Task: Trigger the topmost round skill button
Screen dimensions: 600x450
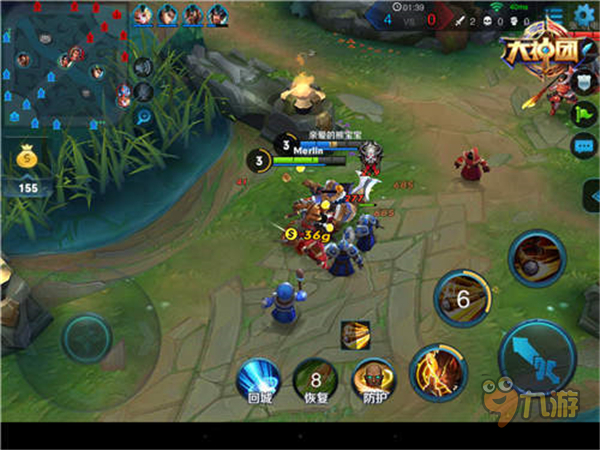Action: 538,258
